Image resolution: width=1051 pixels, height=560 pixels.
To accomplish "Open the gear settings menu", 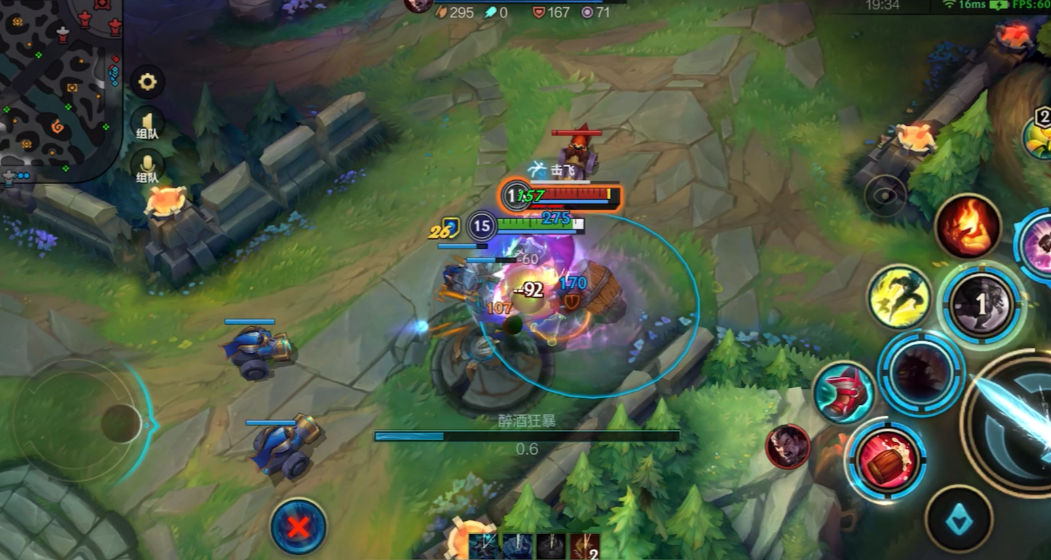I will 147,82.
